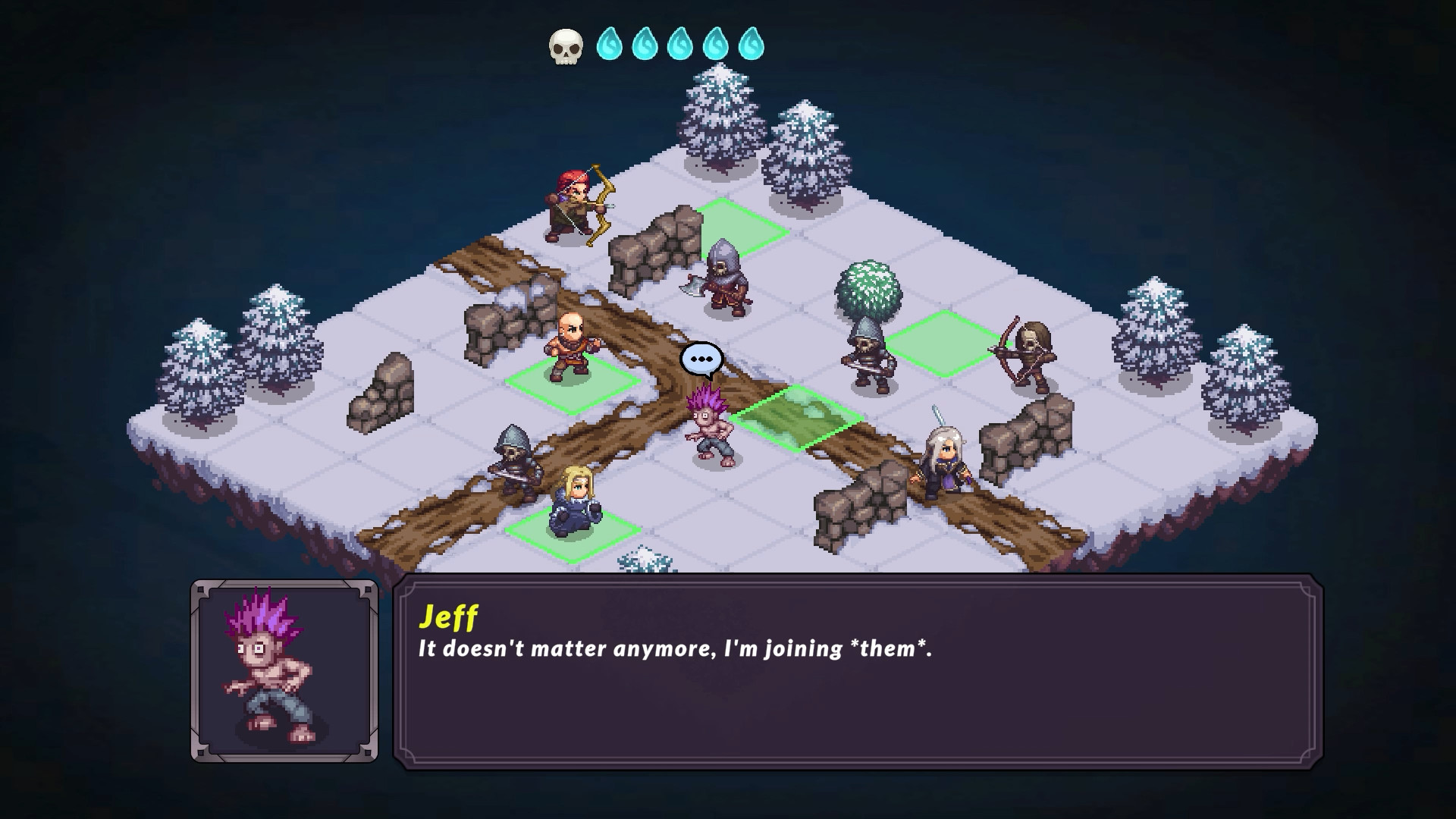Screen dimensions: 1456x819
Task: Open Jeff's speech bubble with three dots
Action: pyautogui.click(x=700, y=359)
